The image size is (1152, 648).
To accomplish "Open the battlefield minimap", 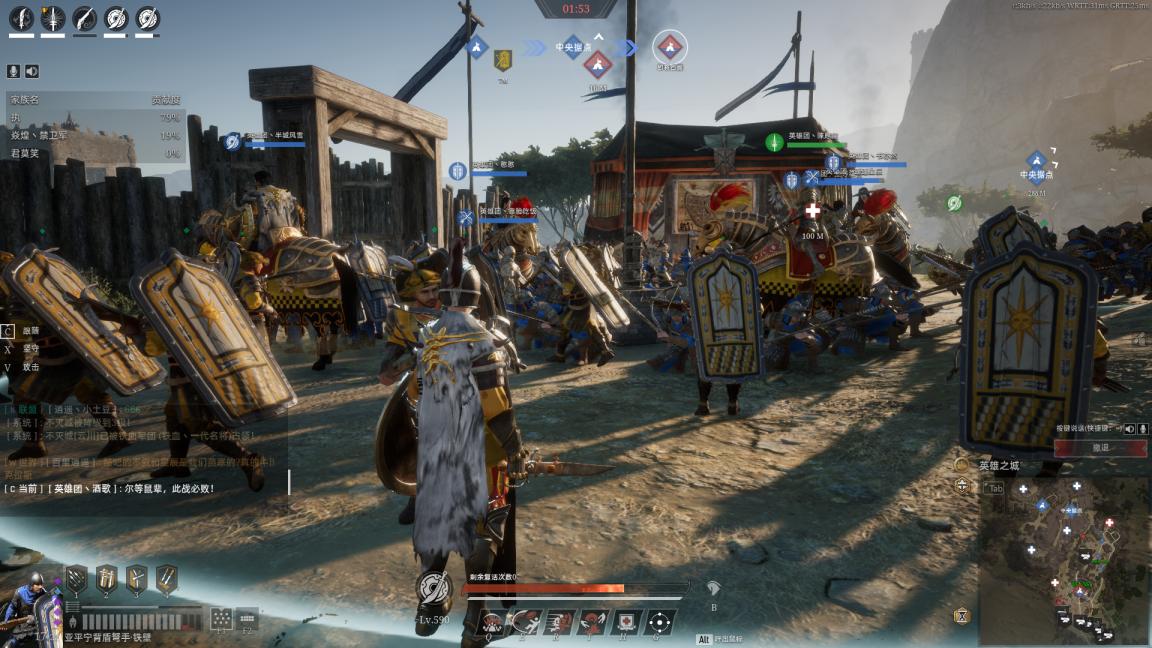I will (1064, 560).
